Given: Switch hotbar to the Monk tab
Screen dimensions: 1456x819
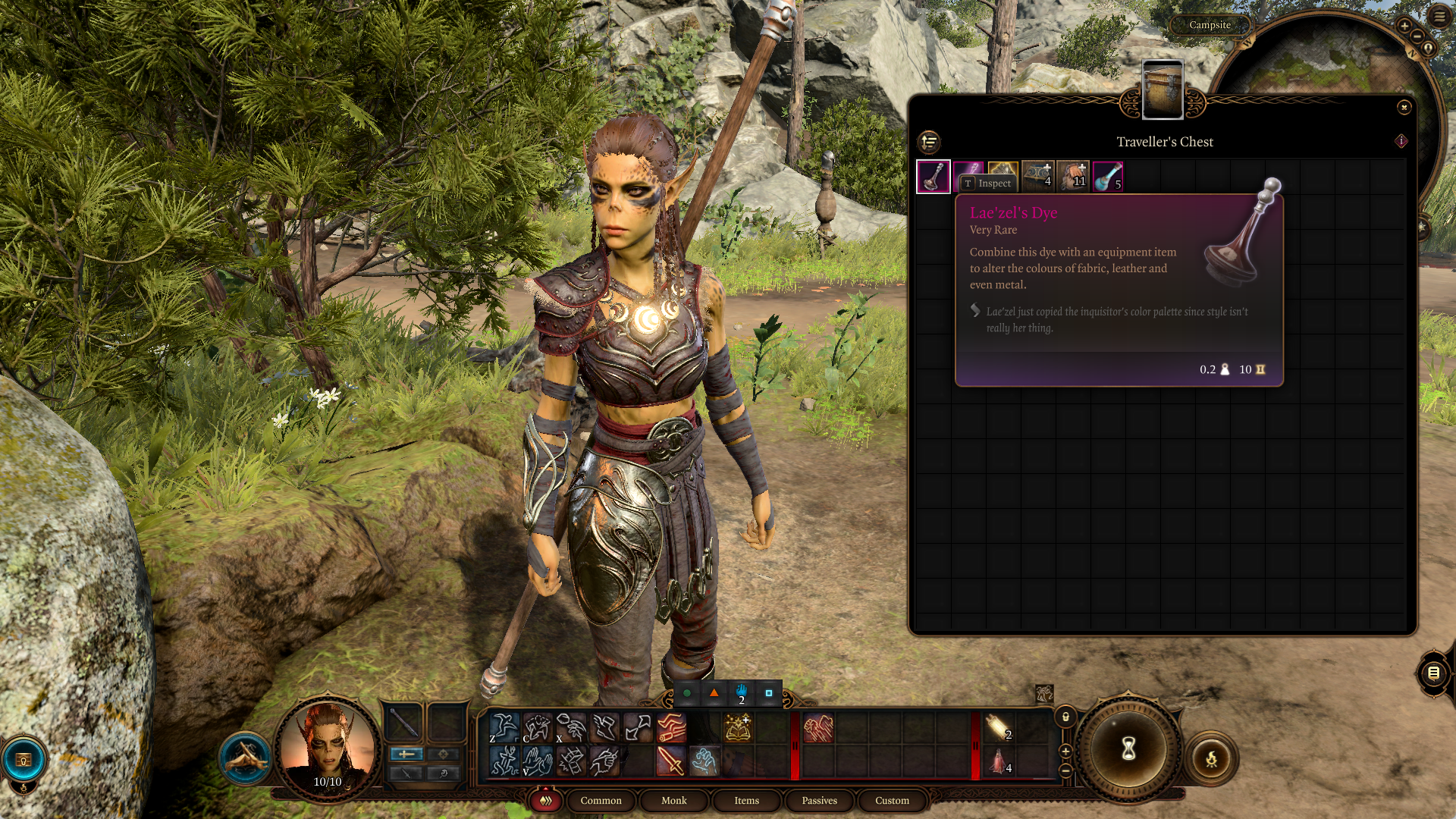Looking at the screenshot, I should 673,801.
